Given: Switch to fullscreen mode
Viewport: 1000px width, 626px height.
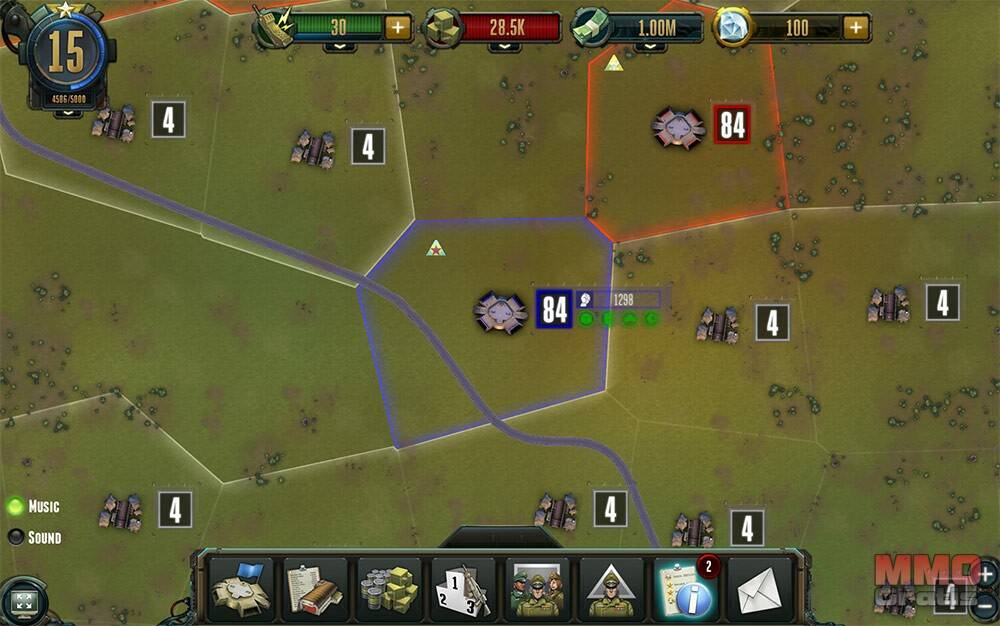Looking at the screenshot, I should [21, 603].
